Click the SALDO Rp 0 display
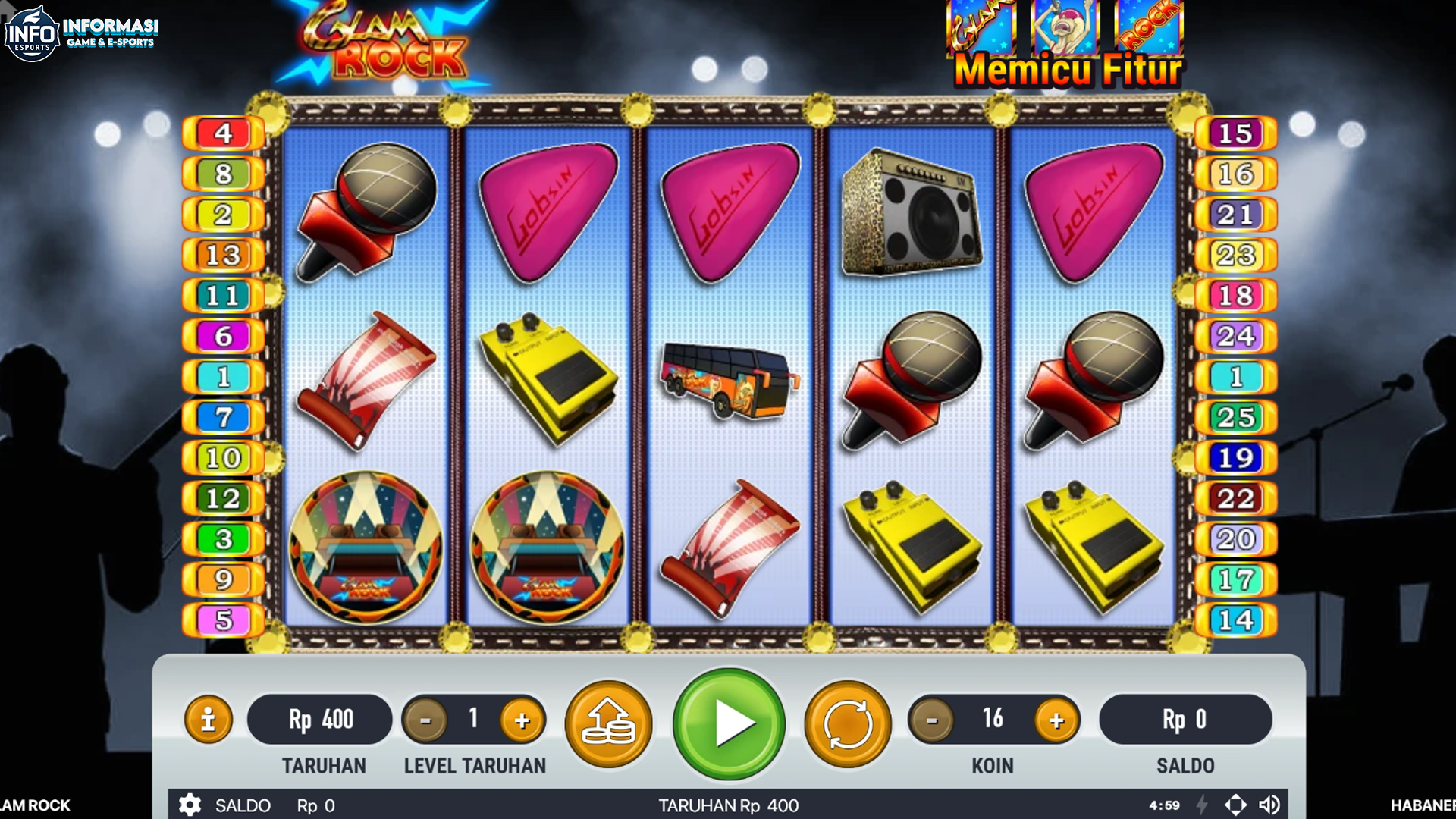Viewport: 1456px width, 819px height. (1185, 719)
